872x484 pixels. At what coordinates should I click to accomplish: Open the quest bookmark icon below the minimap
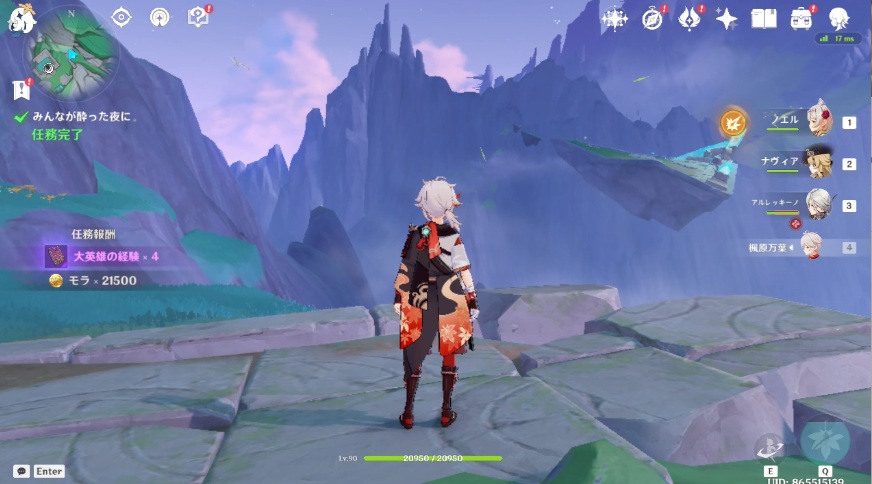click(22, 91)
